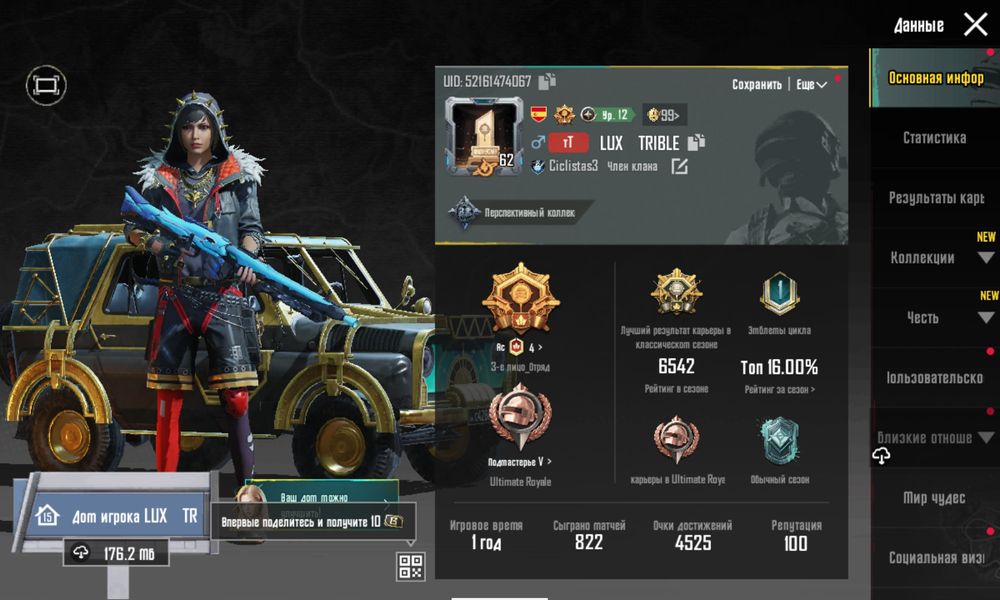Toggle the fullscreen character view icon

click(x=44, y=86)
